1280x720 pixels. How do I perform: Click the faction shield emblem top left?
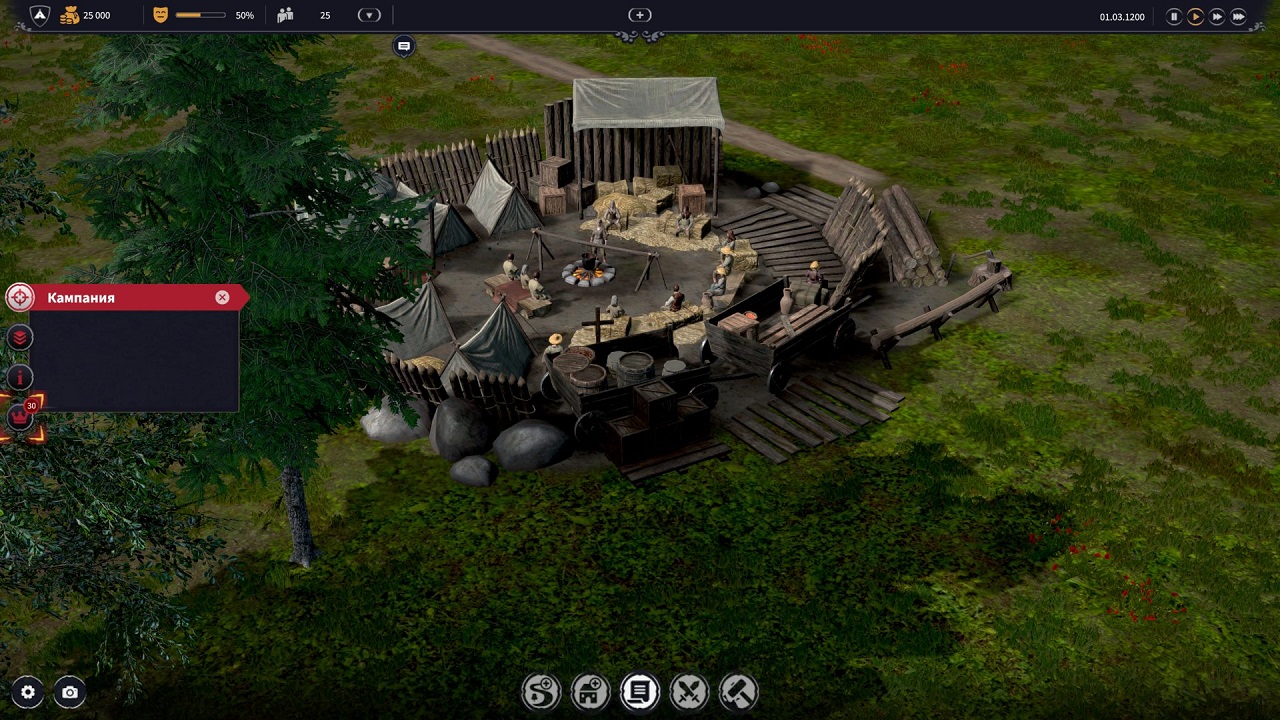coord(38,15)
